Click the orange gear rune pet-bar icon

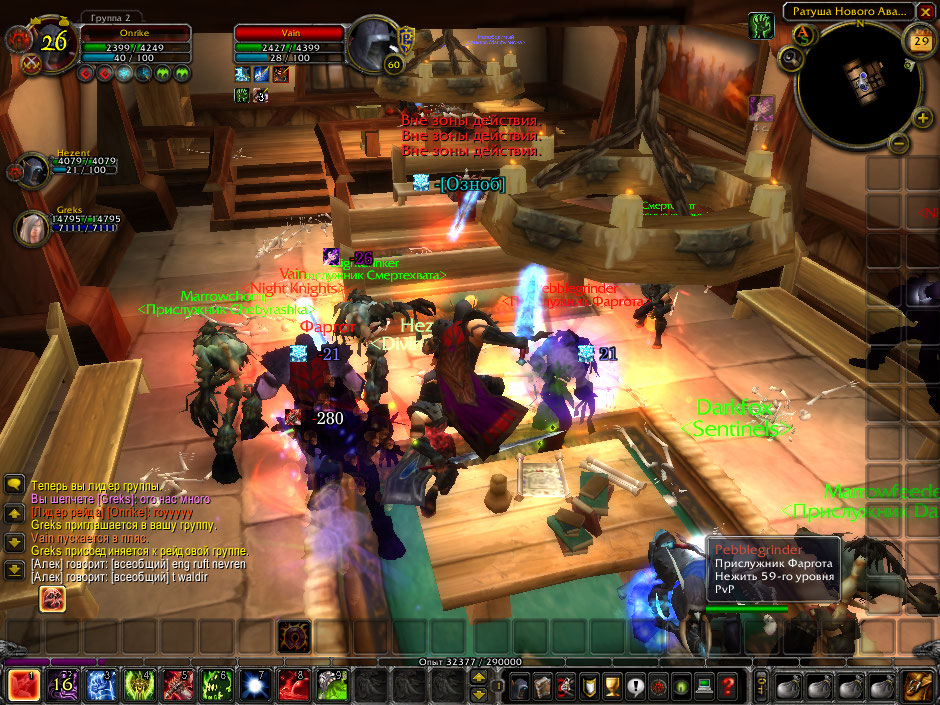(x=295, y=636)
